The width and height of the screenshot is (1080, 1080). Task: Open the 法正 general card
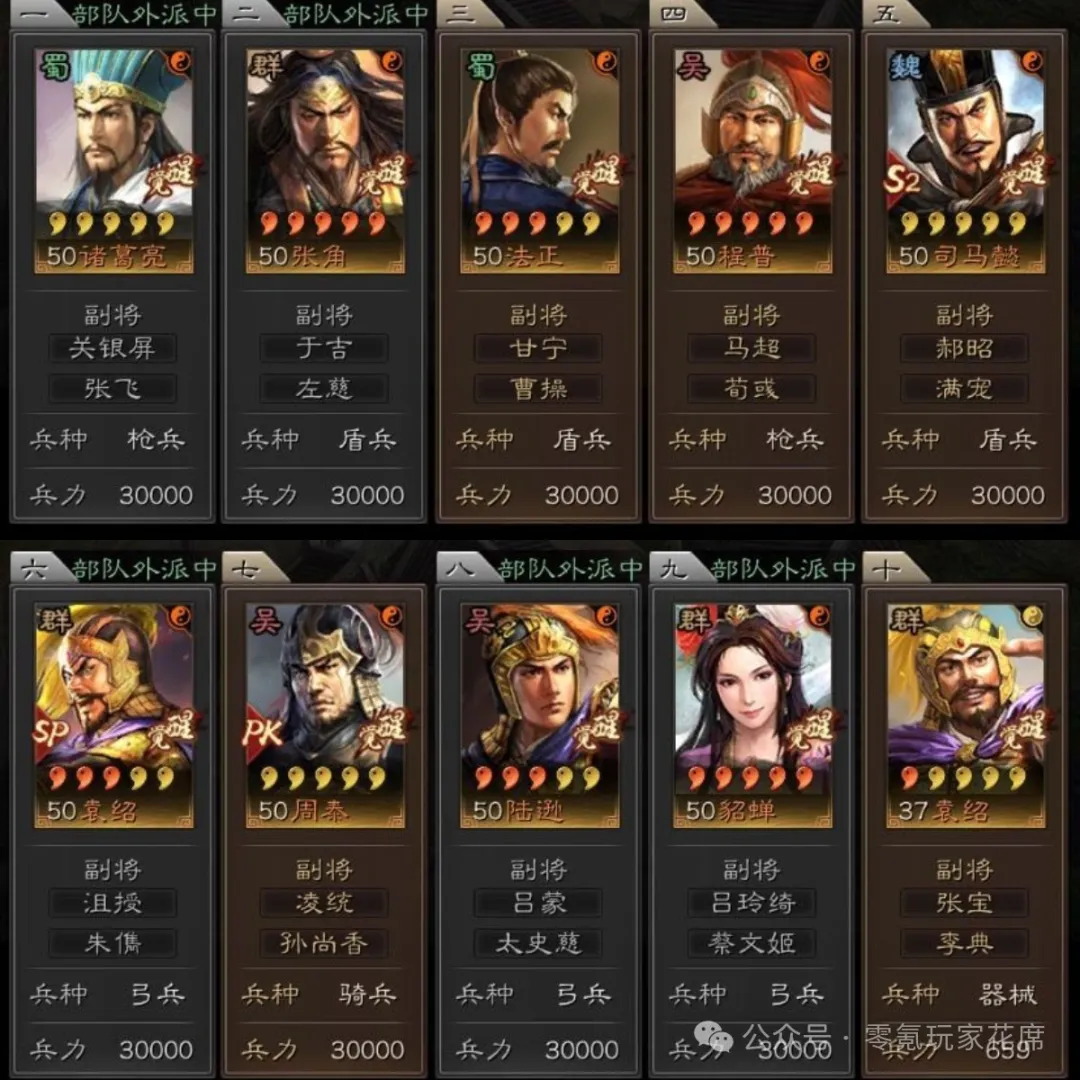[x=539, y=160]
